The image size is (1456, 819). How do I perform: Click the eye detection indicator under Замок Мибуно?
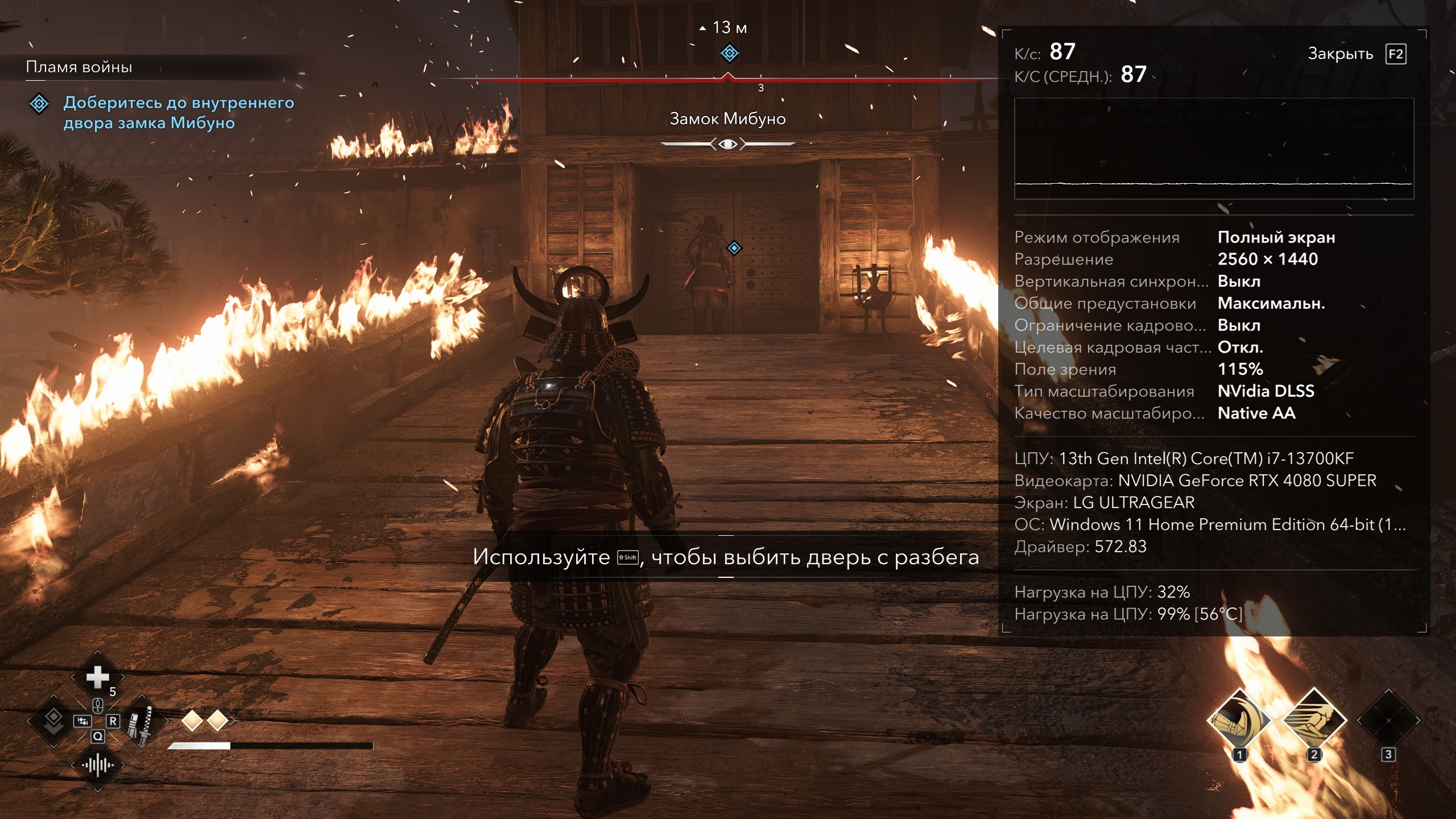click(x=727, y=144)
